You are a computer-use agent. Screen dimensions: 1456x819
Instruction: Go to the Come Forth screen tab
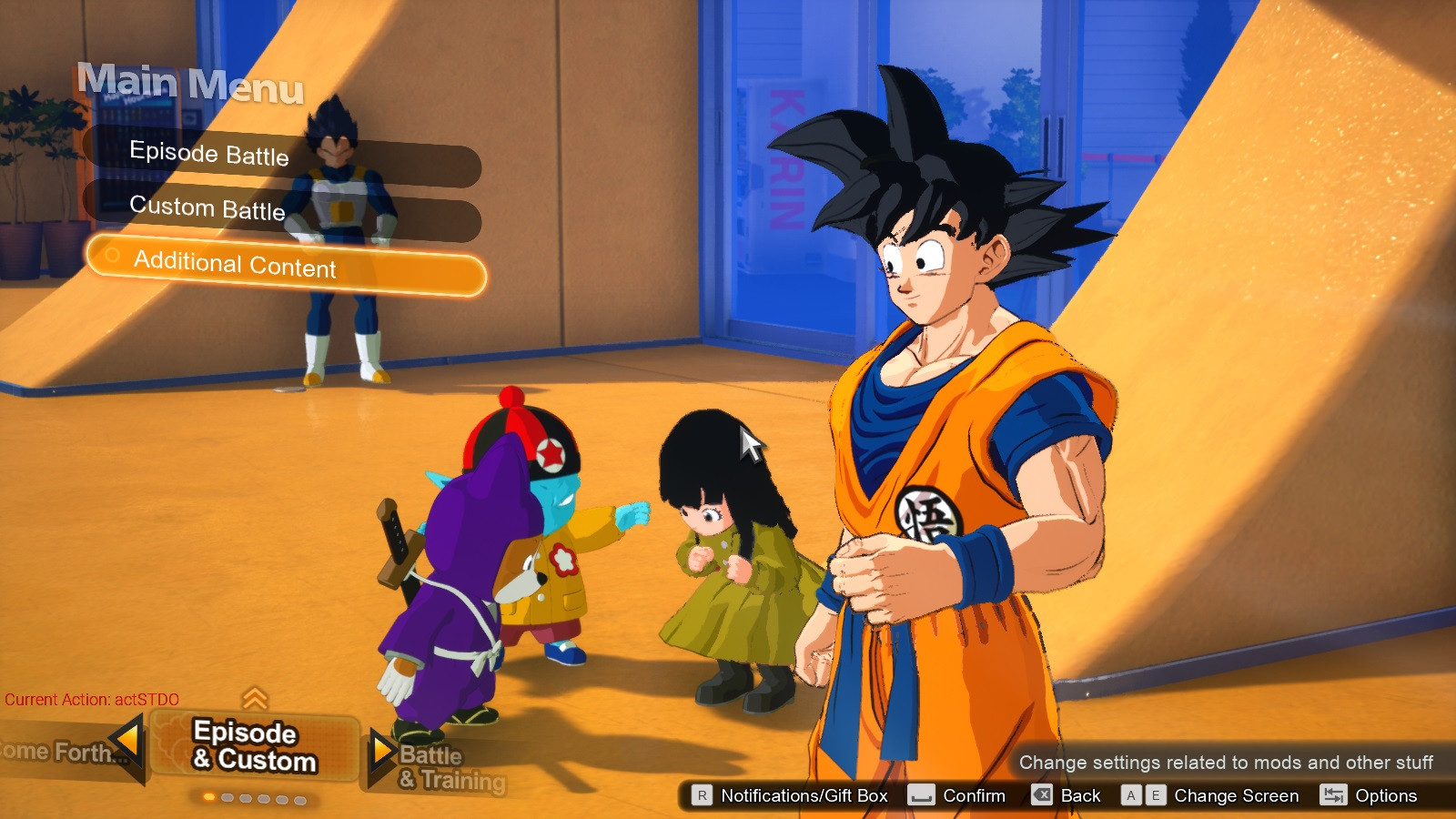(x=55, y=752)
